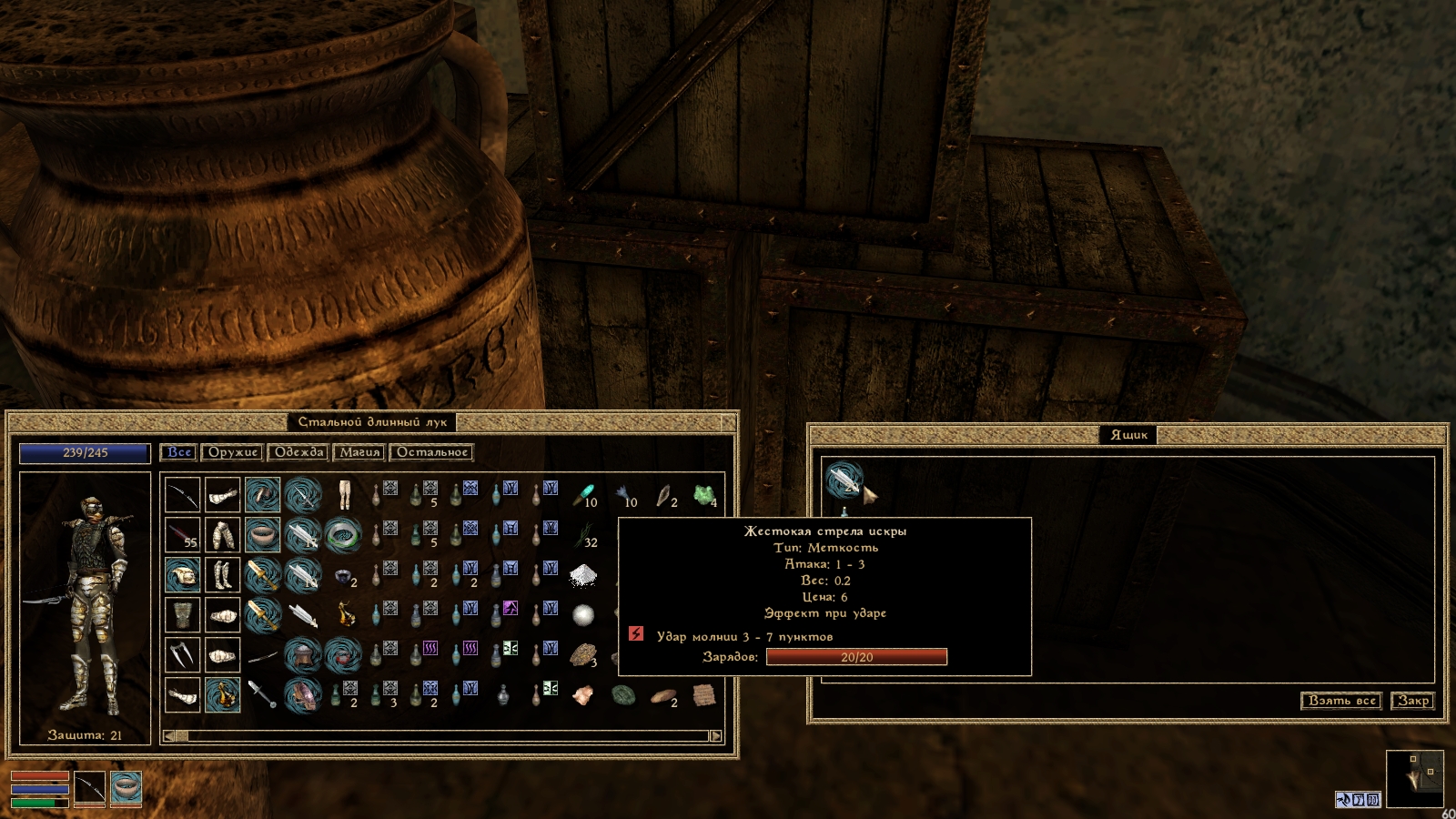Open the Магия (Magic) item filter
1456x819 pixels.
[x=359, y=452]
